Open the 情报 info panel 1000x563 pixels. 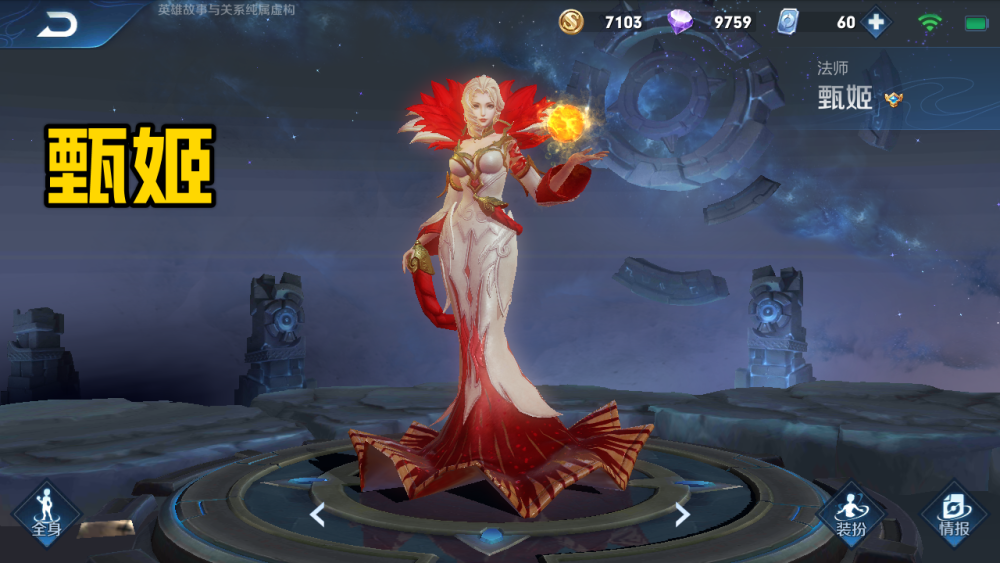pos(954,514)
